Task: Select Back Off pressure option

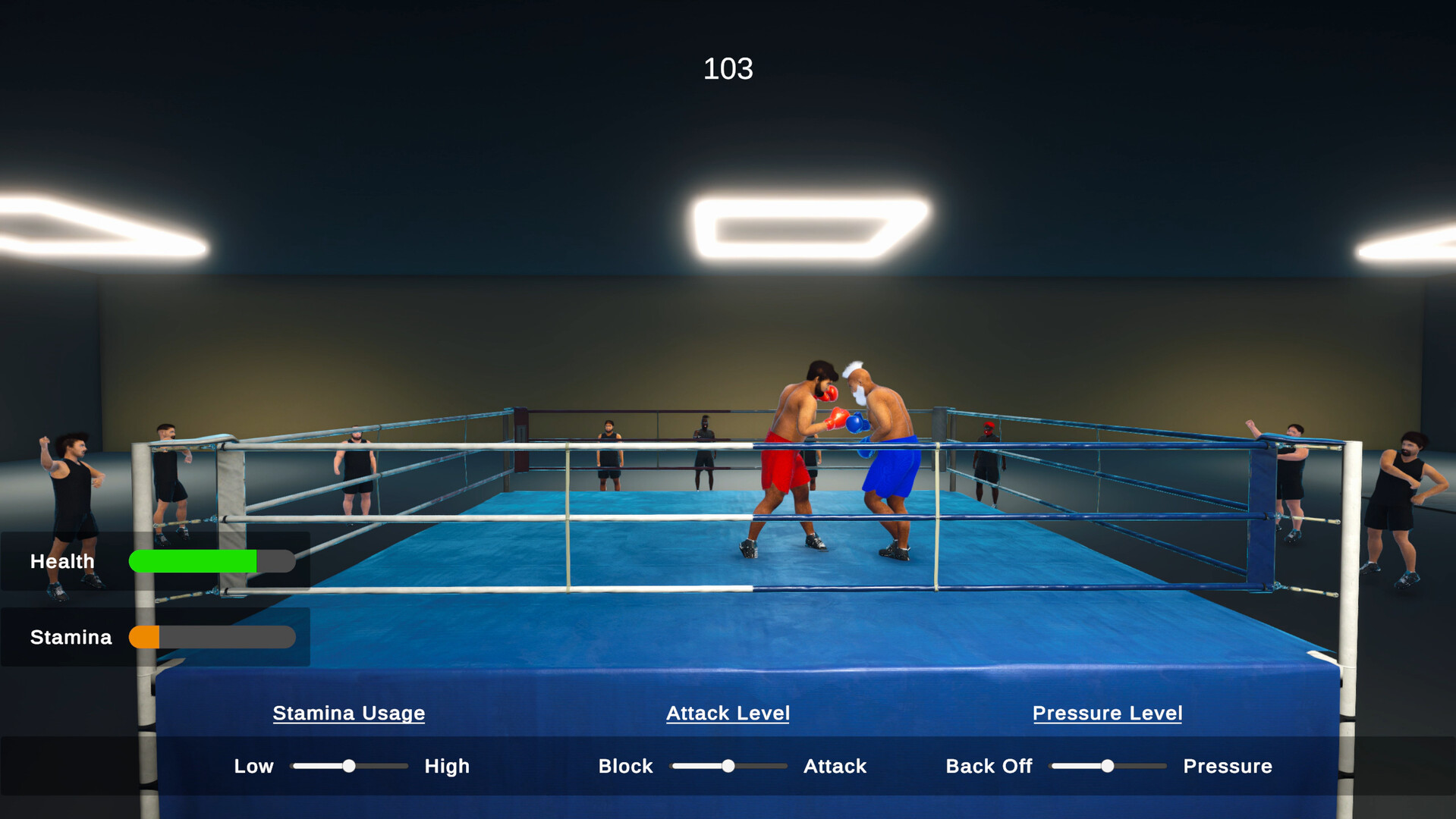Action: coord(988,766)
